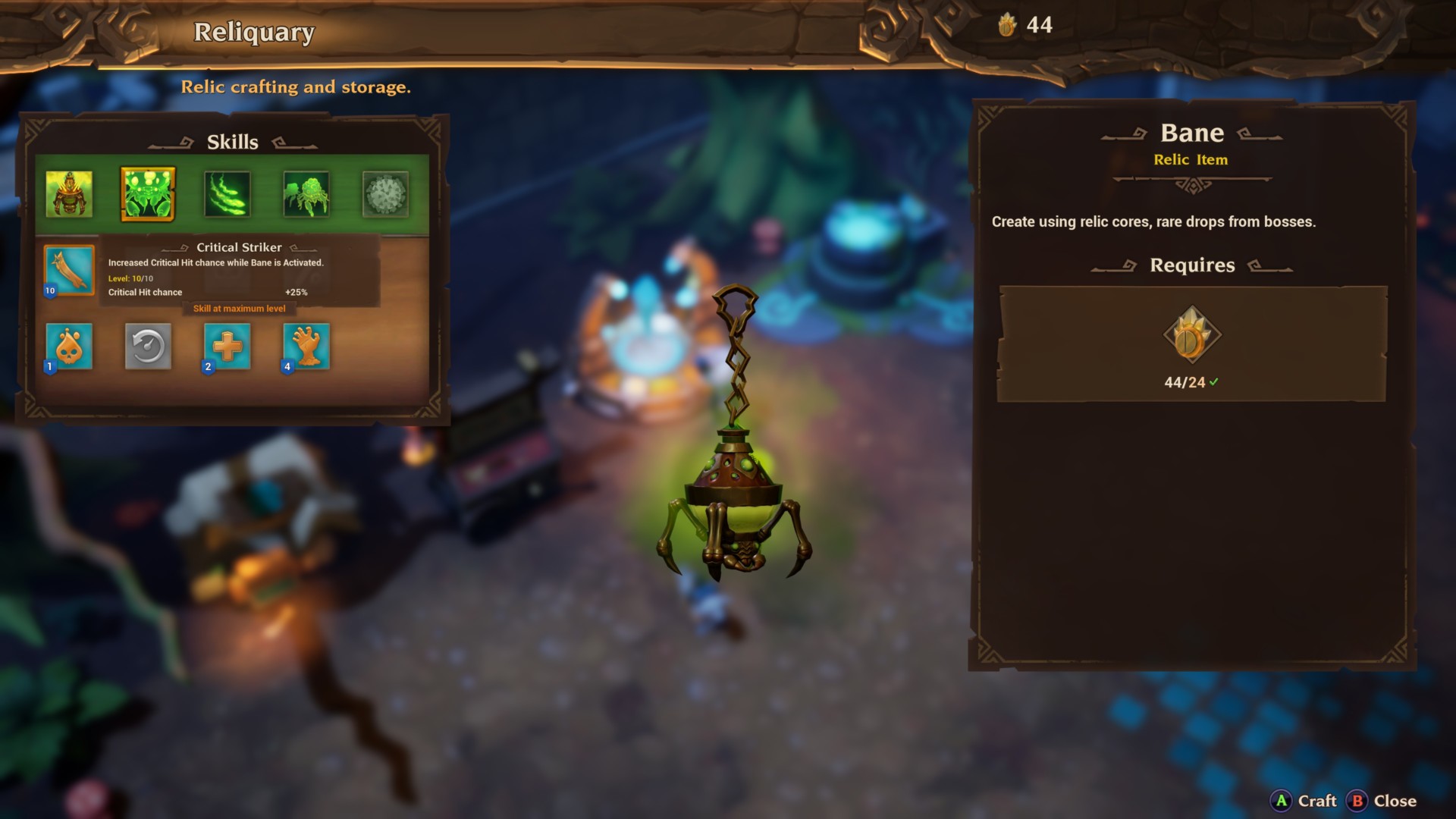
Task: Select the zombie hand skill icon
Action: coord(306,347)
